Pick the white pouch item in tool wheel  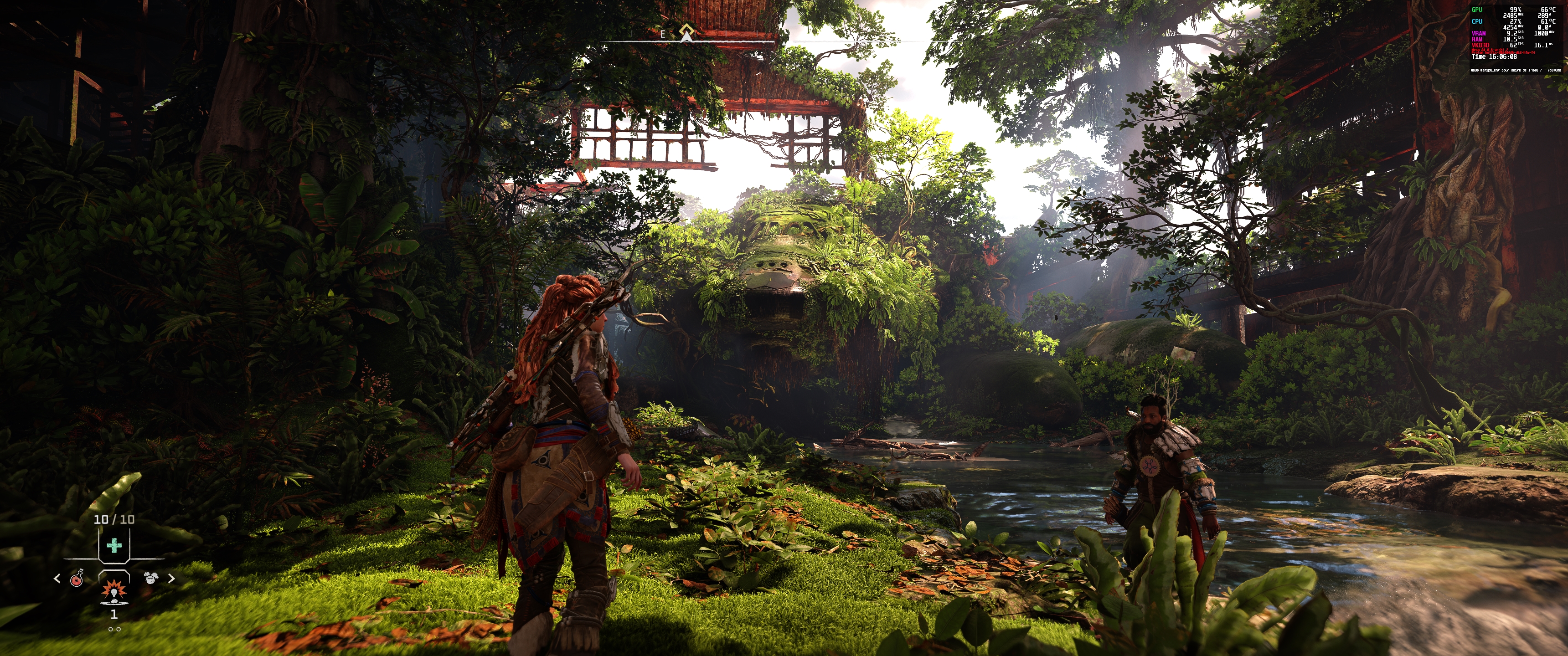pos(150,578)
